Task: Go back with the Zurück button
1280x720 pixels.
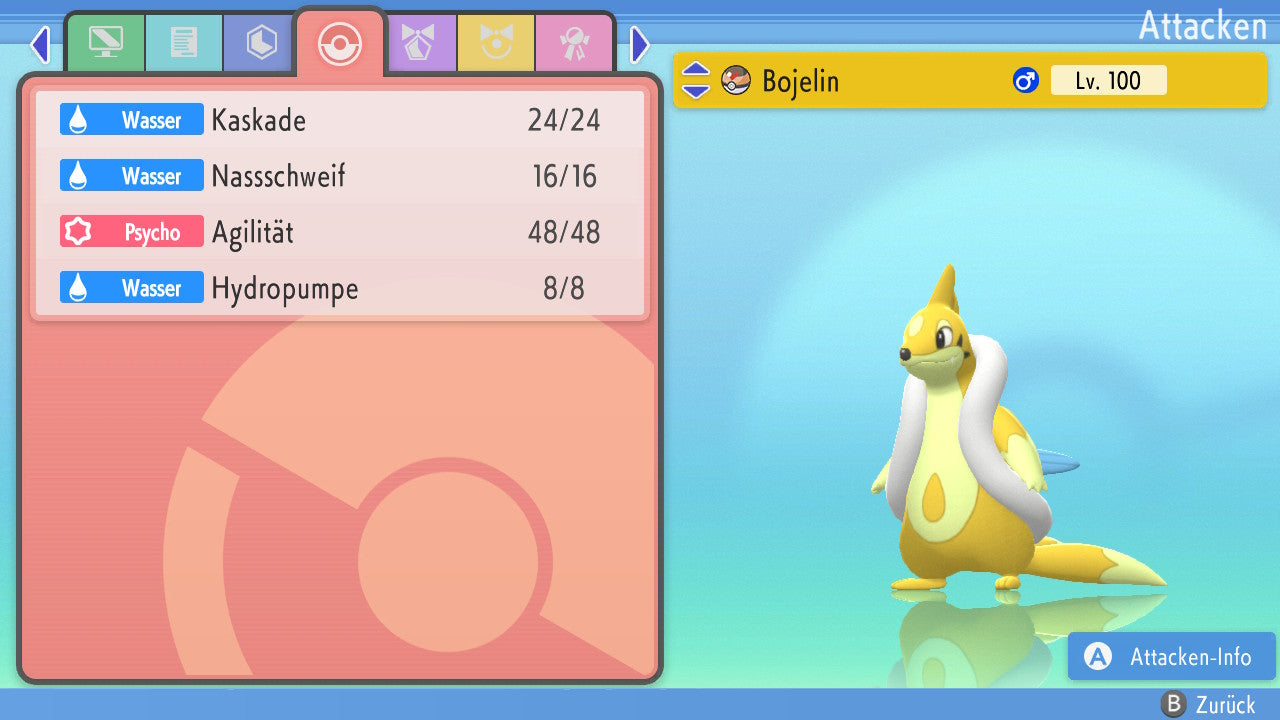Action: 1212,704
